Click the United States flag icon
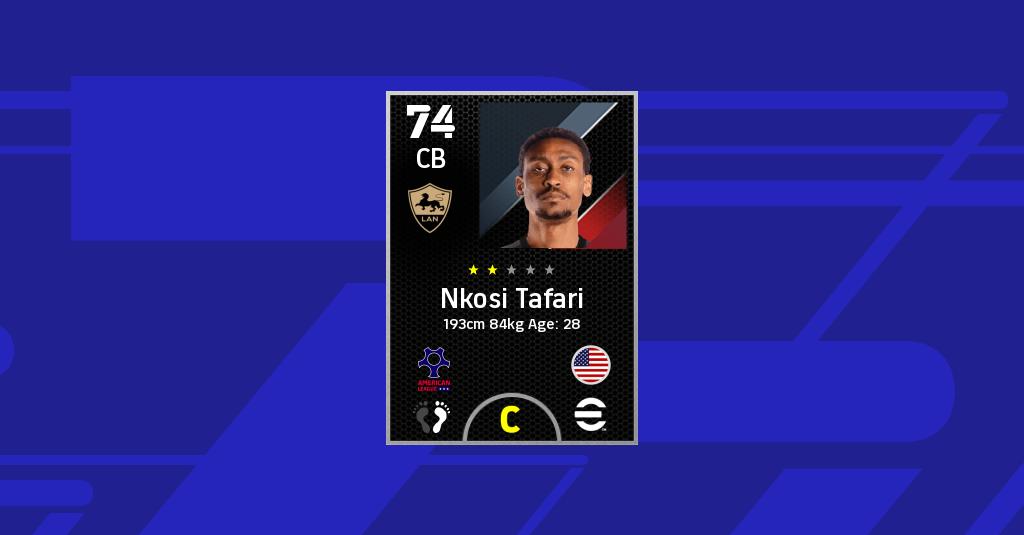 click(x=591, y=365)
